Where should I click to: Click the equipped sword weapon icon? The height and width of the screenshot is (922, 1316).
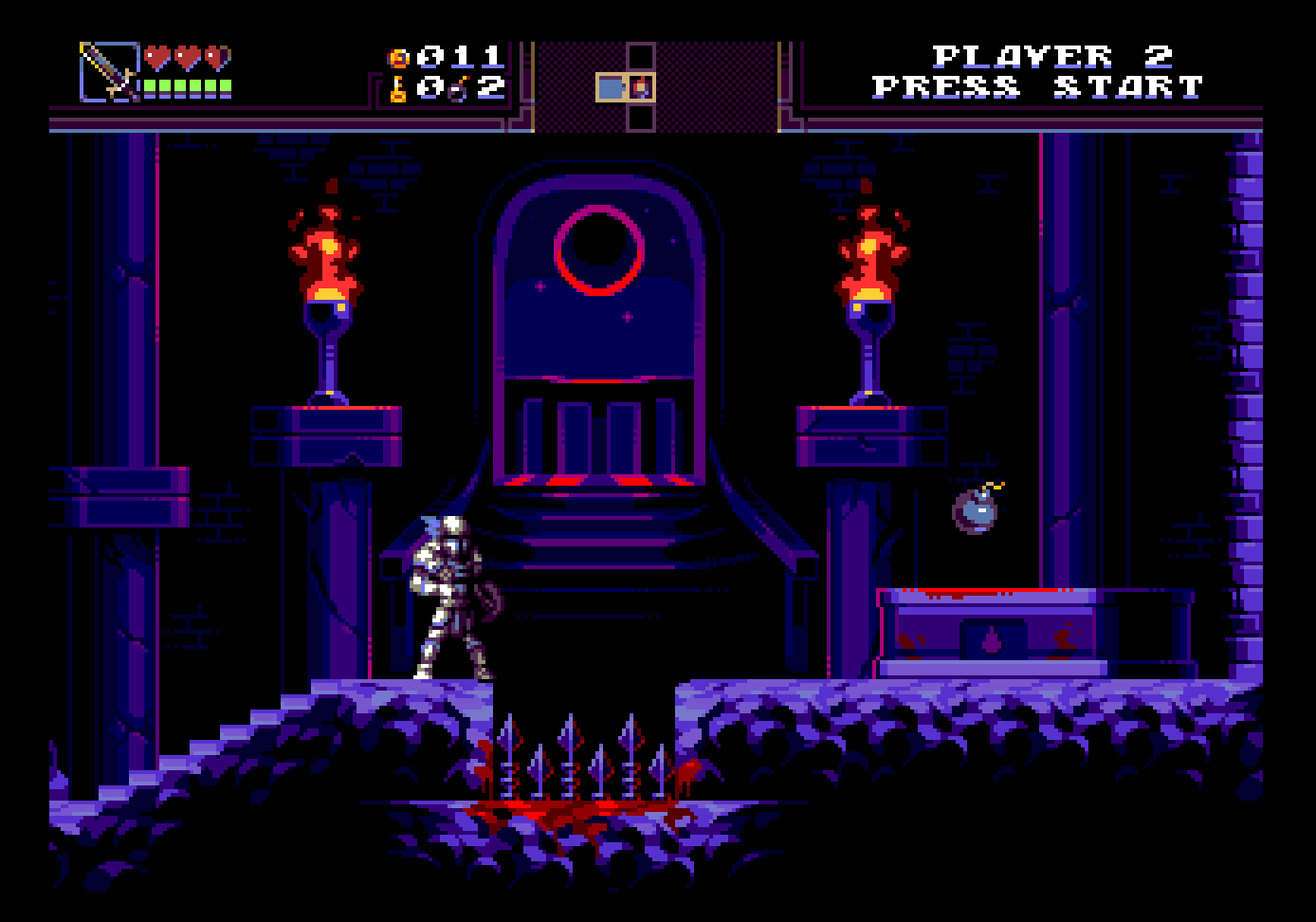pos(108,71)
